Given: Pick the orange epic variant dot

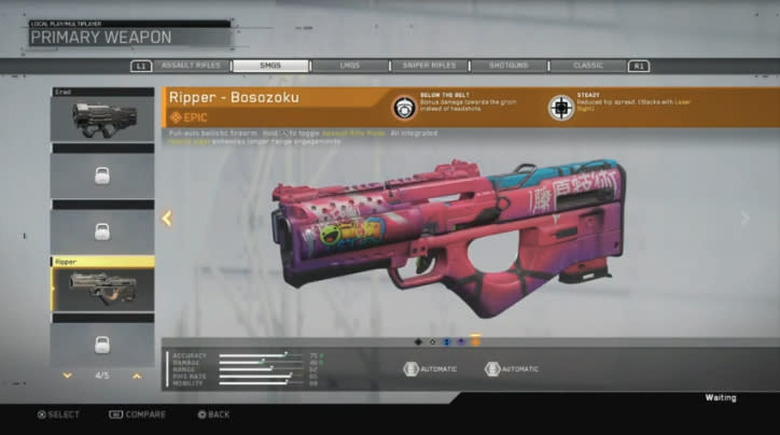Looking at the screenshot, I should tap(475, 341).
